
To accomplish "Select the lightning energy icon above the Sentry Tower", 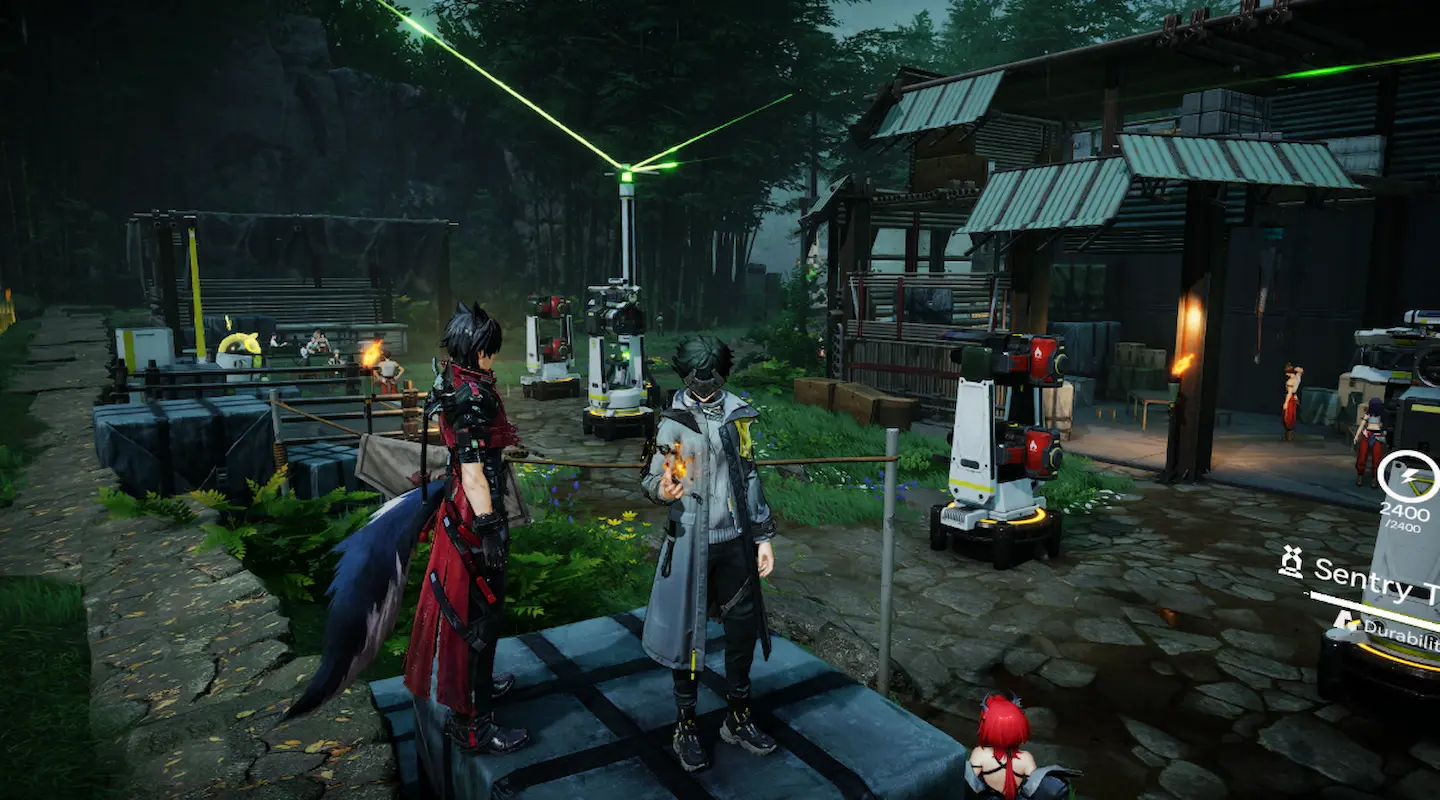I will [1410, 477].
